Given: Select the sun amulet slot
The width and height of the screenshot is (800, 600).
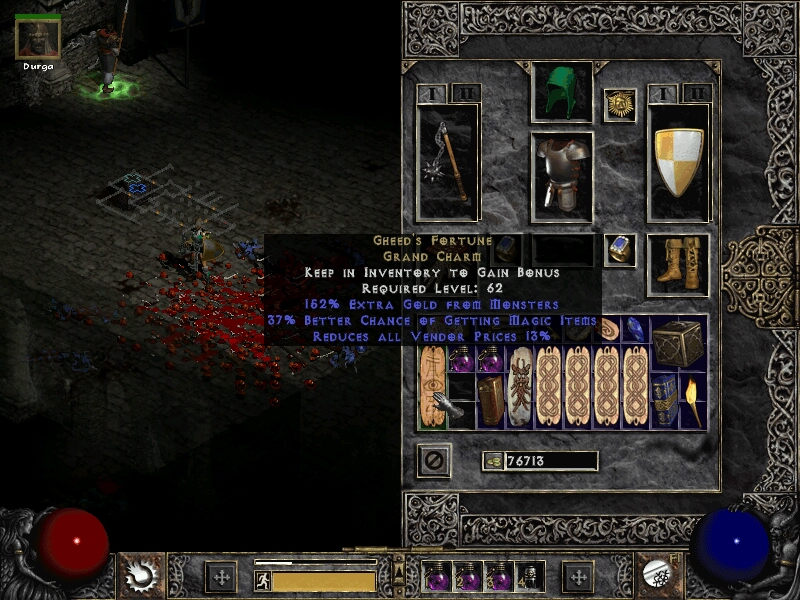Looking at the screenshot, I should (620, 105).
